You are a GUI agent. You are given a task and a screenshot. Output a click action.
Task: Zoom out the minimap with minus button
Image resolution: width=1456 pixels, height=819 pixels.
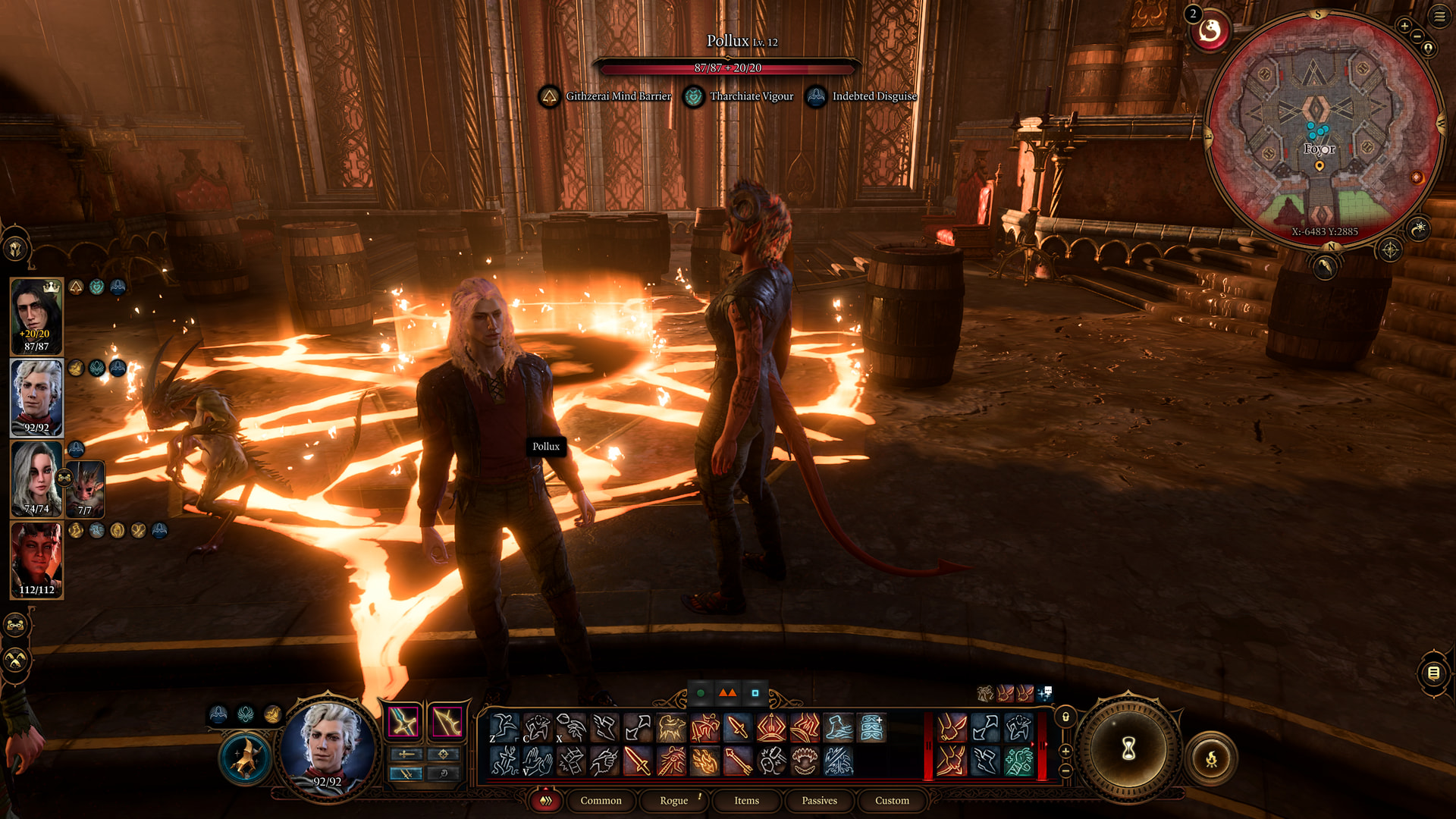(x=1417, y=36)
